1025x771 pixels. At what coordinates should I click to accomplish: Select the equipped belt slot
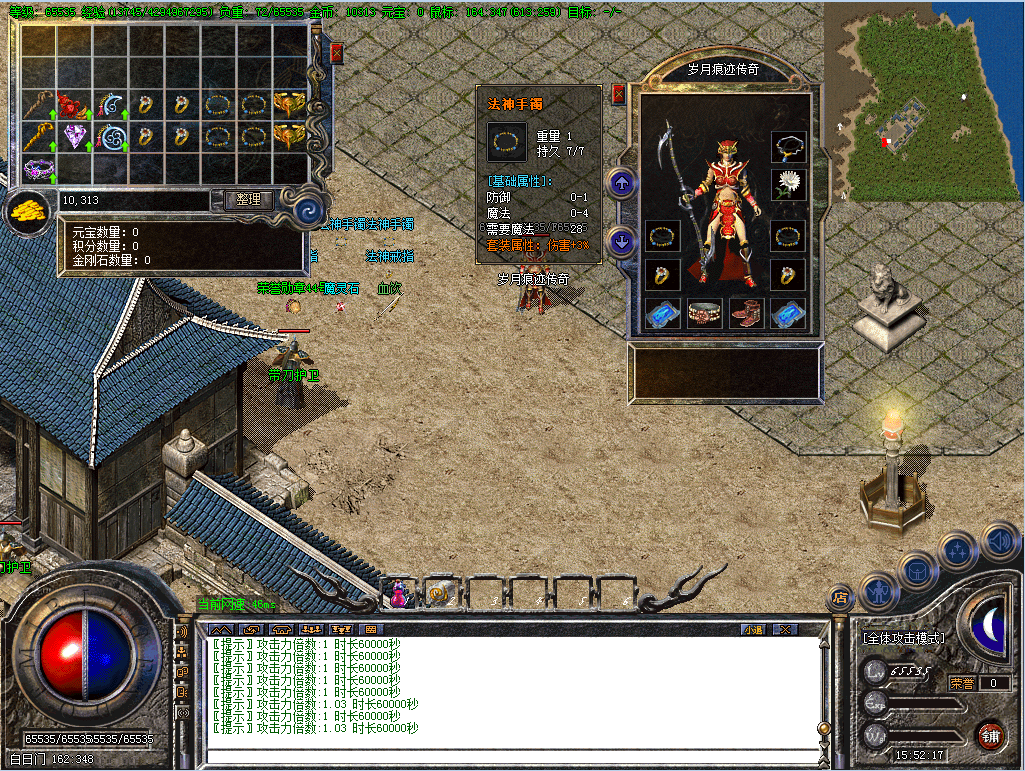[704, 313]
